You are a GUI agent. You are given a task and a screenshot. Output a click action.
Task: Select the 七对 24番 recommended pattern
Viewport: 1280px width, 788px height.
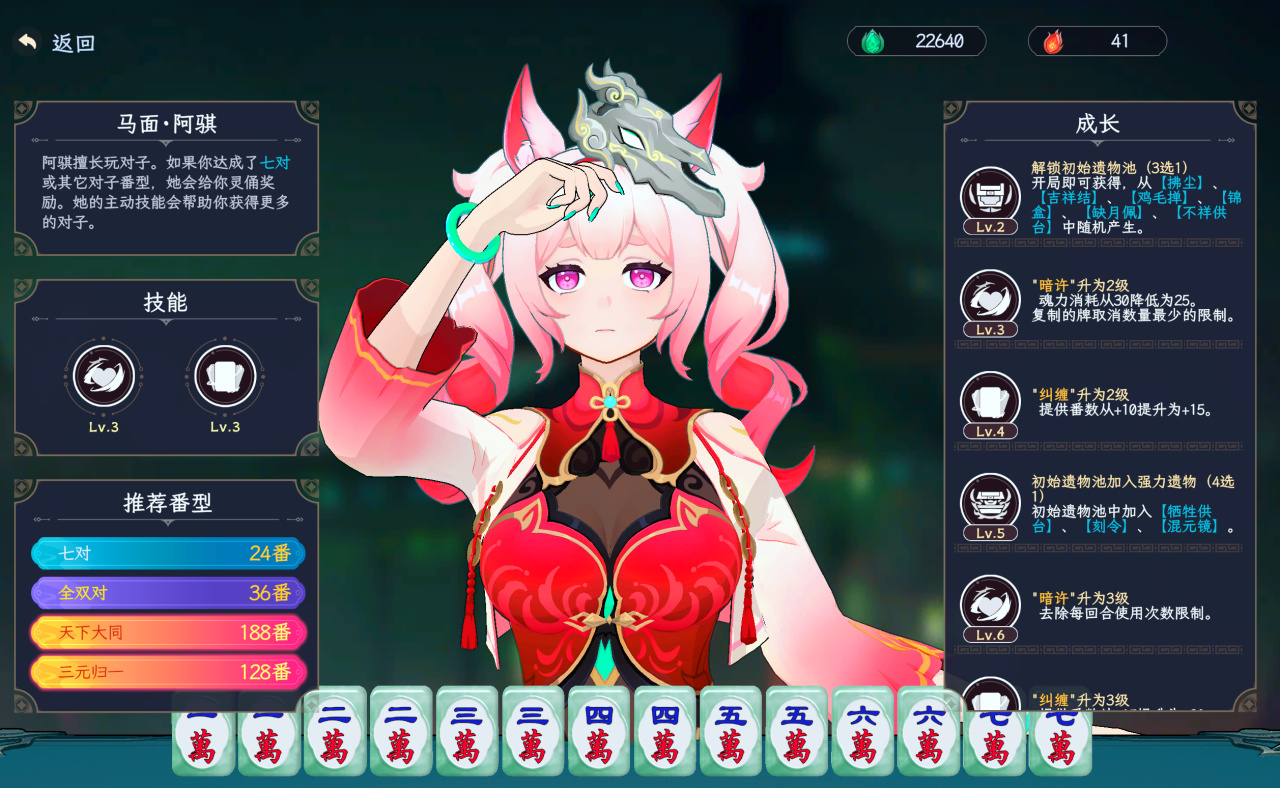168,553
